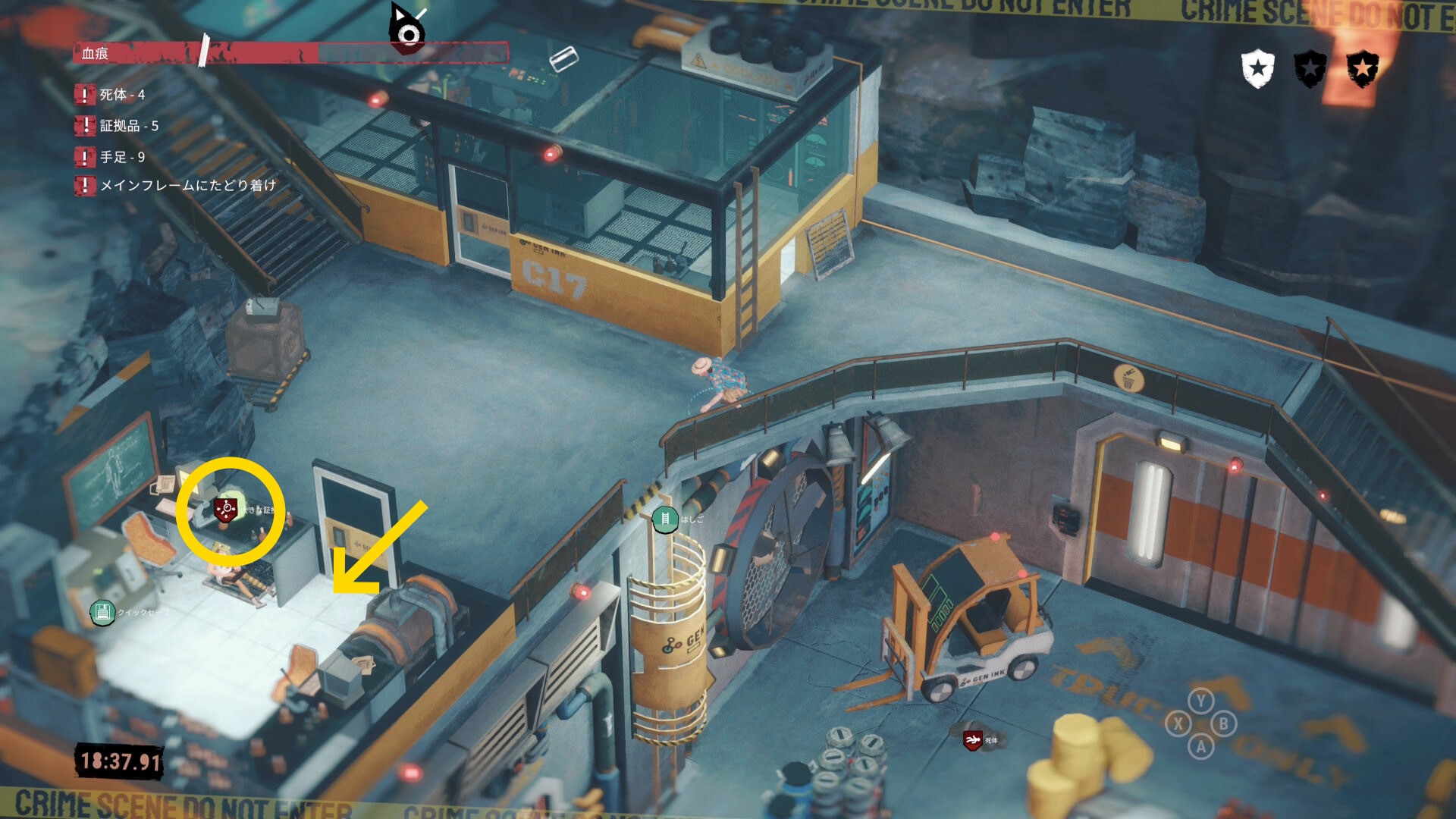
Task: Click the クイックセーブ floppy disk marker
Action: tap(102, 612)
